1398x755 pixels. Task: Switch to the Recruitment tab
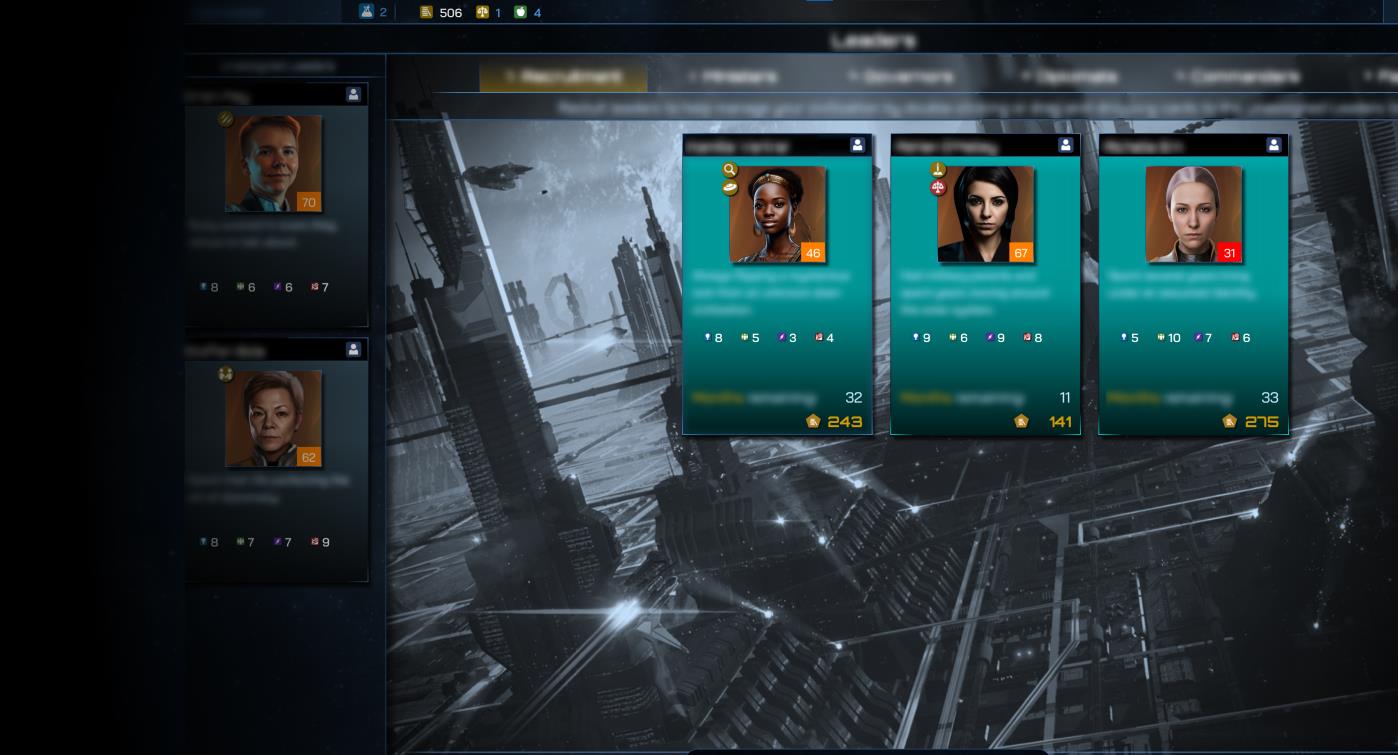point(563,76)
